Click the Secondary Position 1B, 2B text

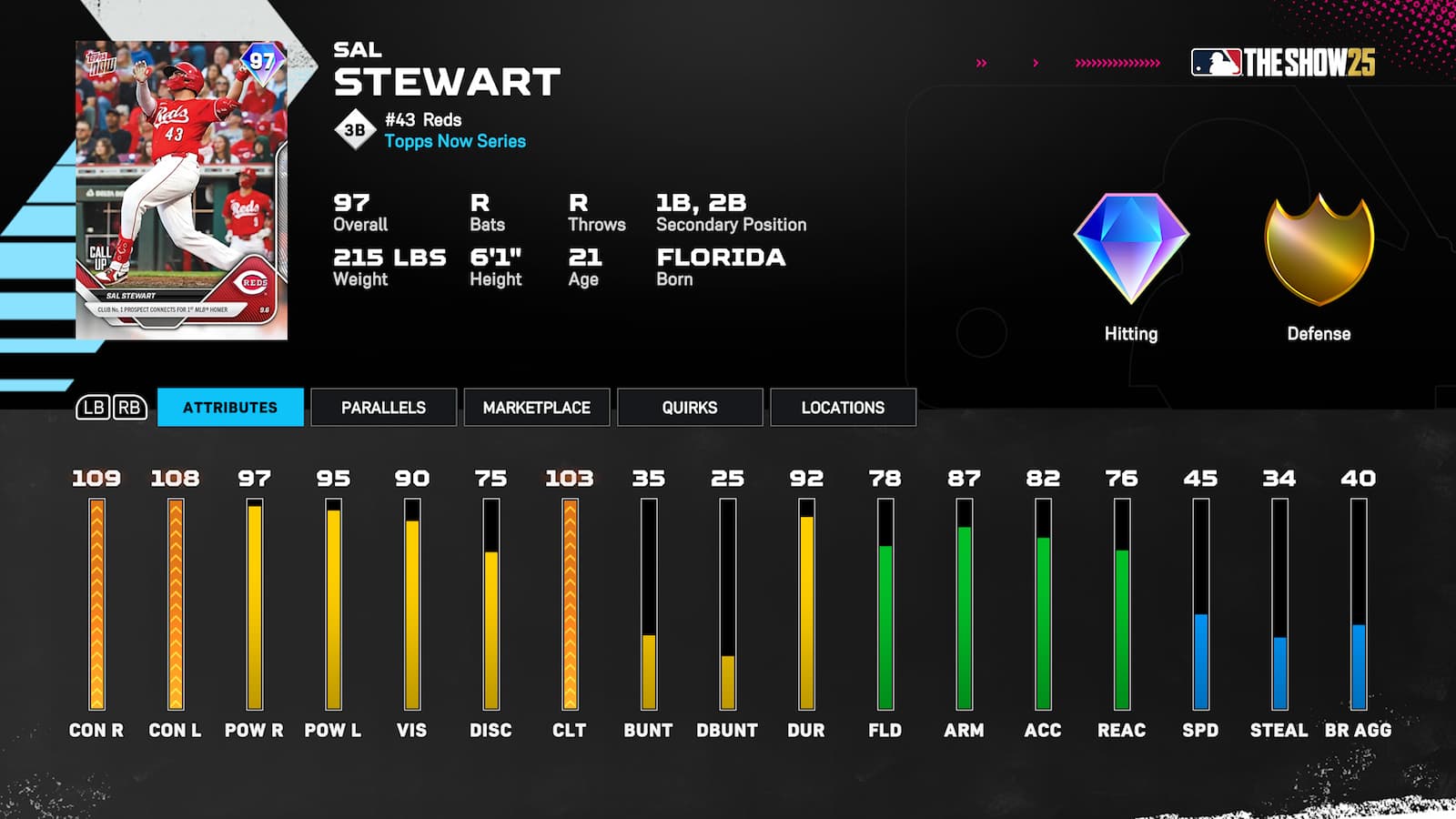[730, 215]
